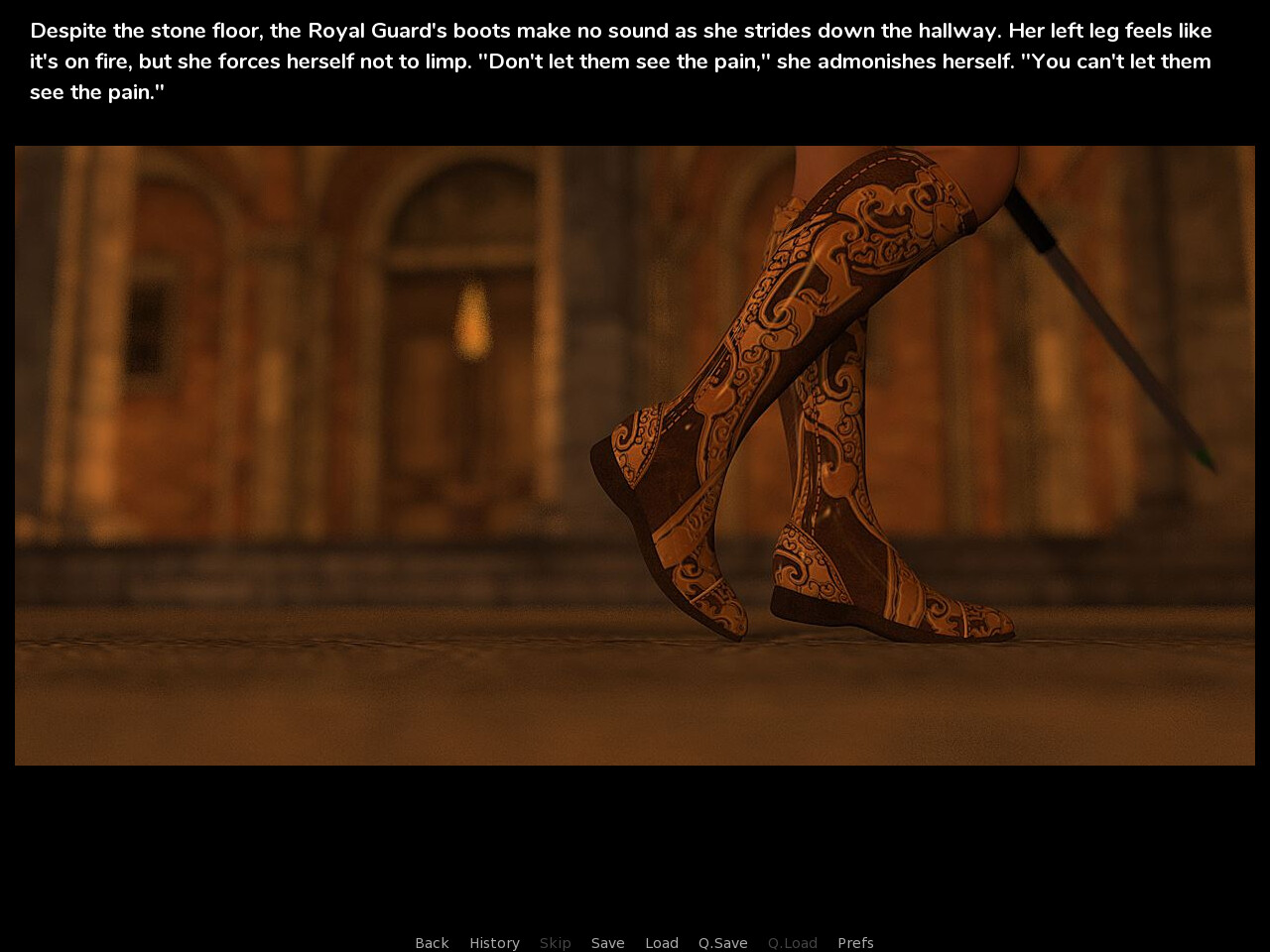Select History from the quick menu

click(x=494, y=942)
